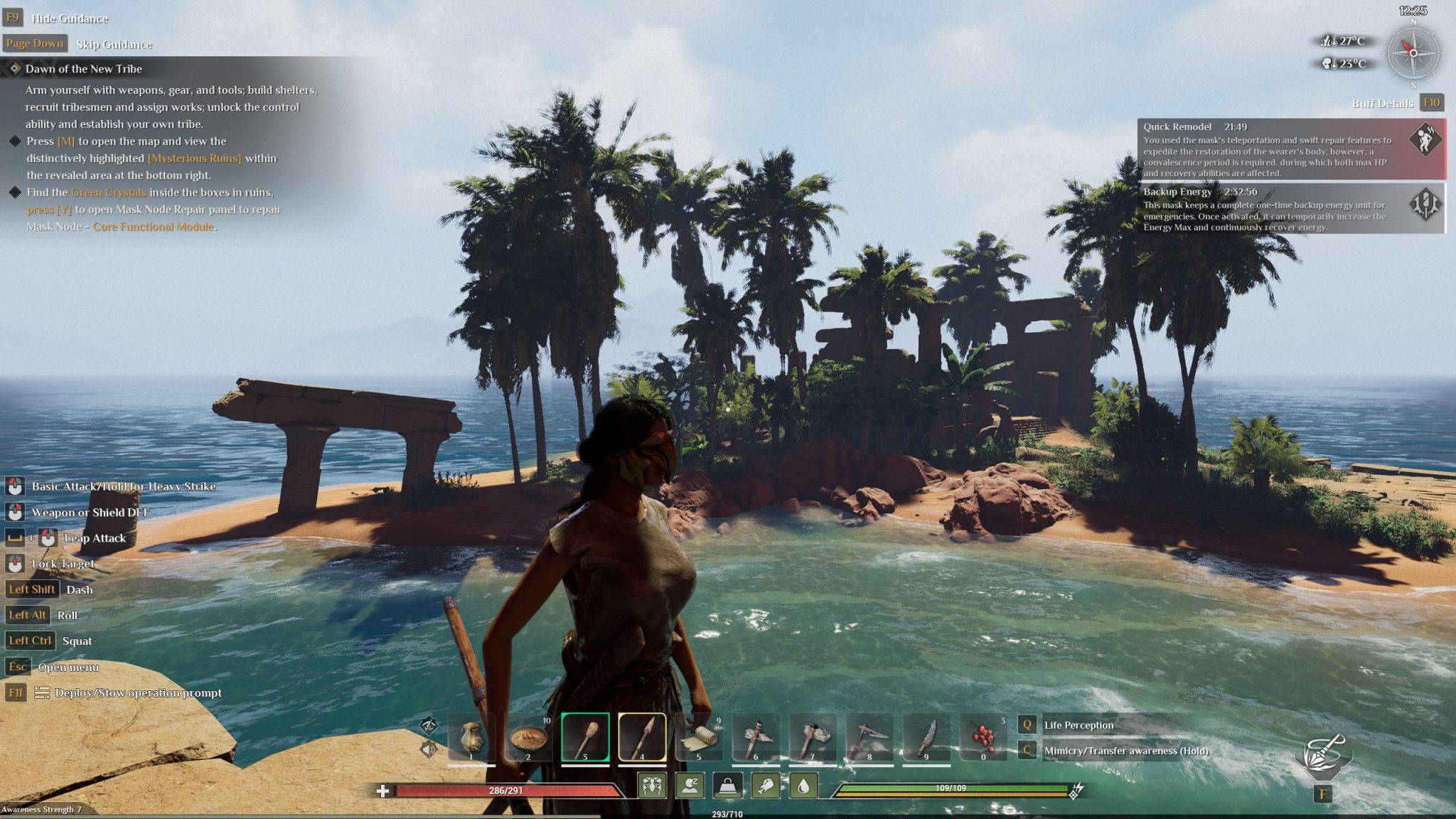
Task: Equip the stone hammer in slot 7
Action: pyautogui.click(x=813, y=737)
